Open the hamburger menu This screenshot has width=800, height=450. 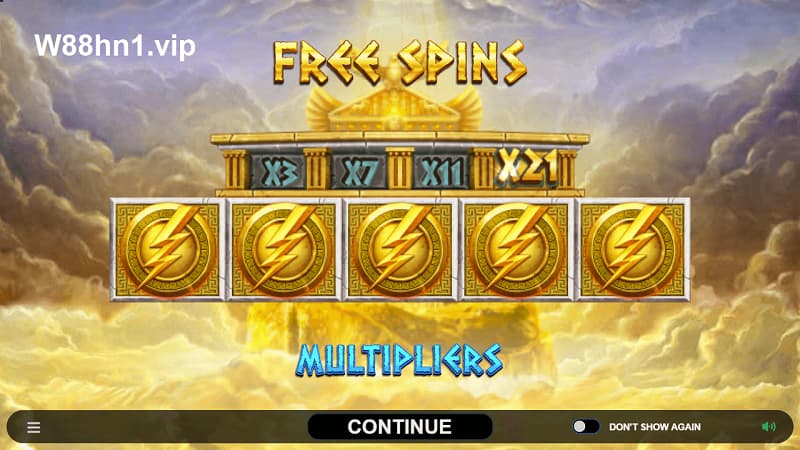[x=34, y=427]
